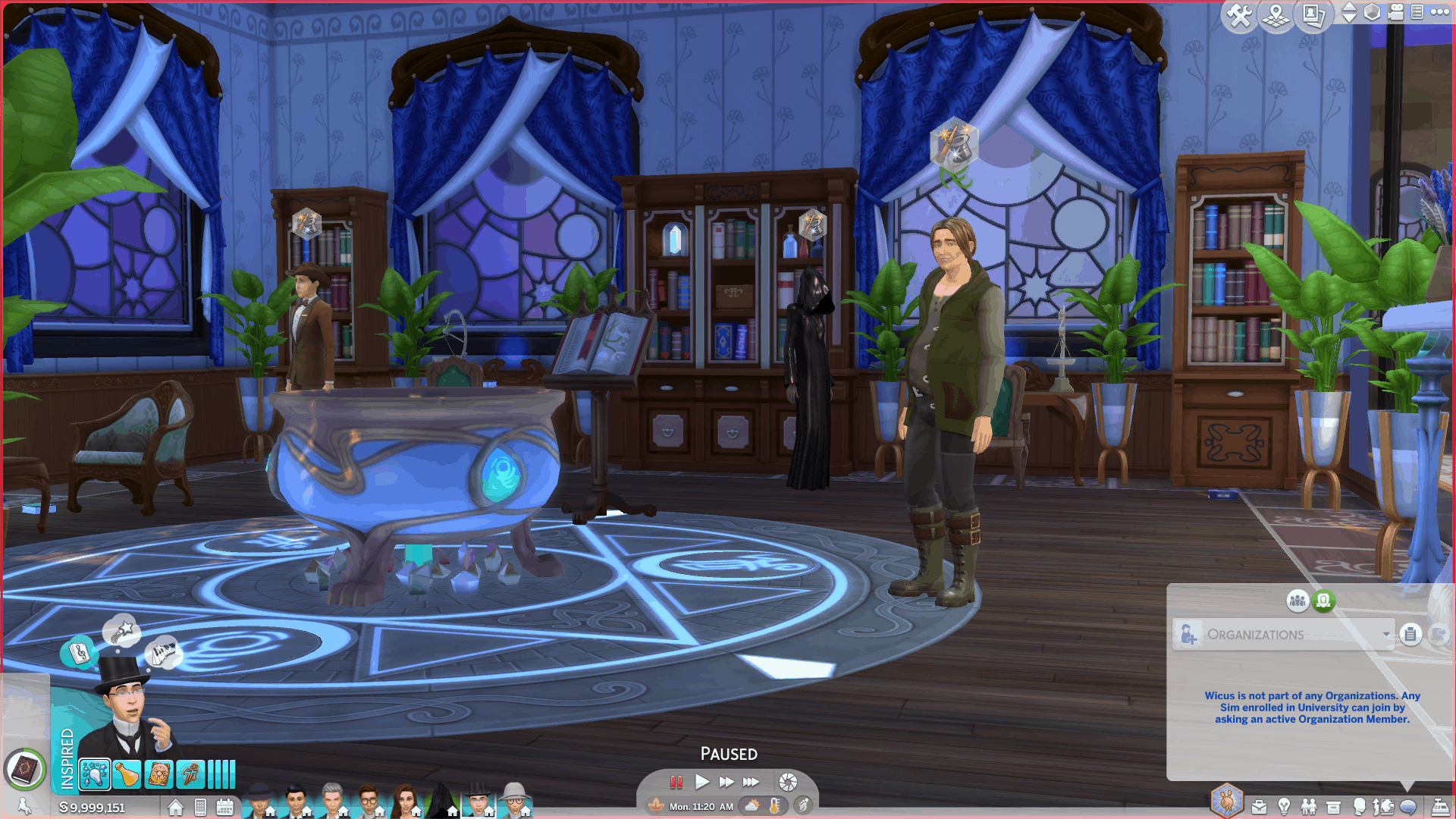The image size is (1456, 819).
Task: Open the skills lightbulb panel
Action: [1284, 807]
